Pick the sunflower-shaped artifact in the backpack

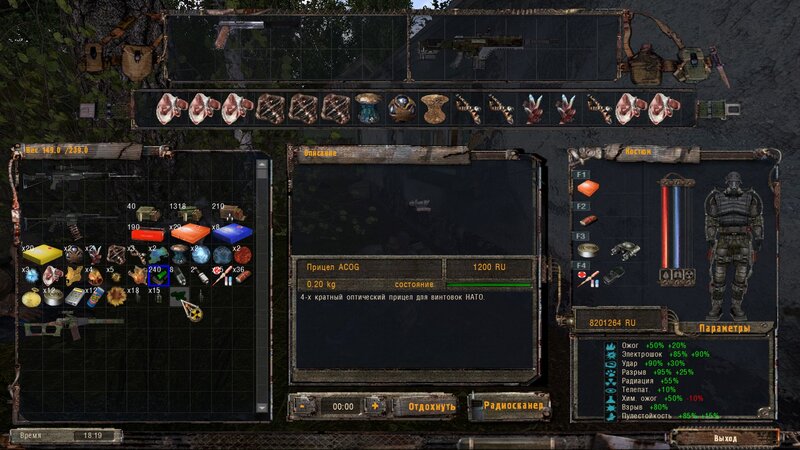pos(116,296)
